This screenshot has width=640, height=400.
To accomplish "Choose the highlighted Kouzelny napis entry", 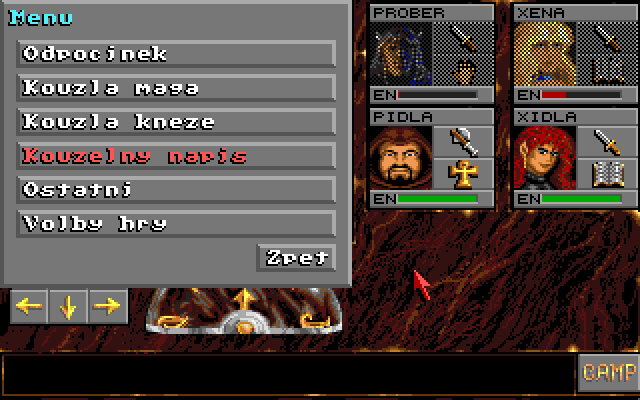I will pos(176,156).
